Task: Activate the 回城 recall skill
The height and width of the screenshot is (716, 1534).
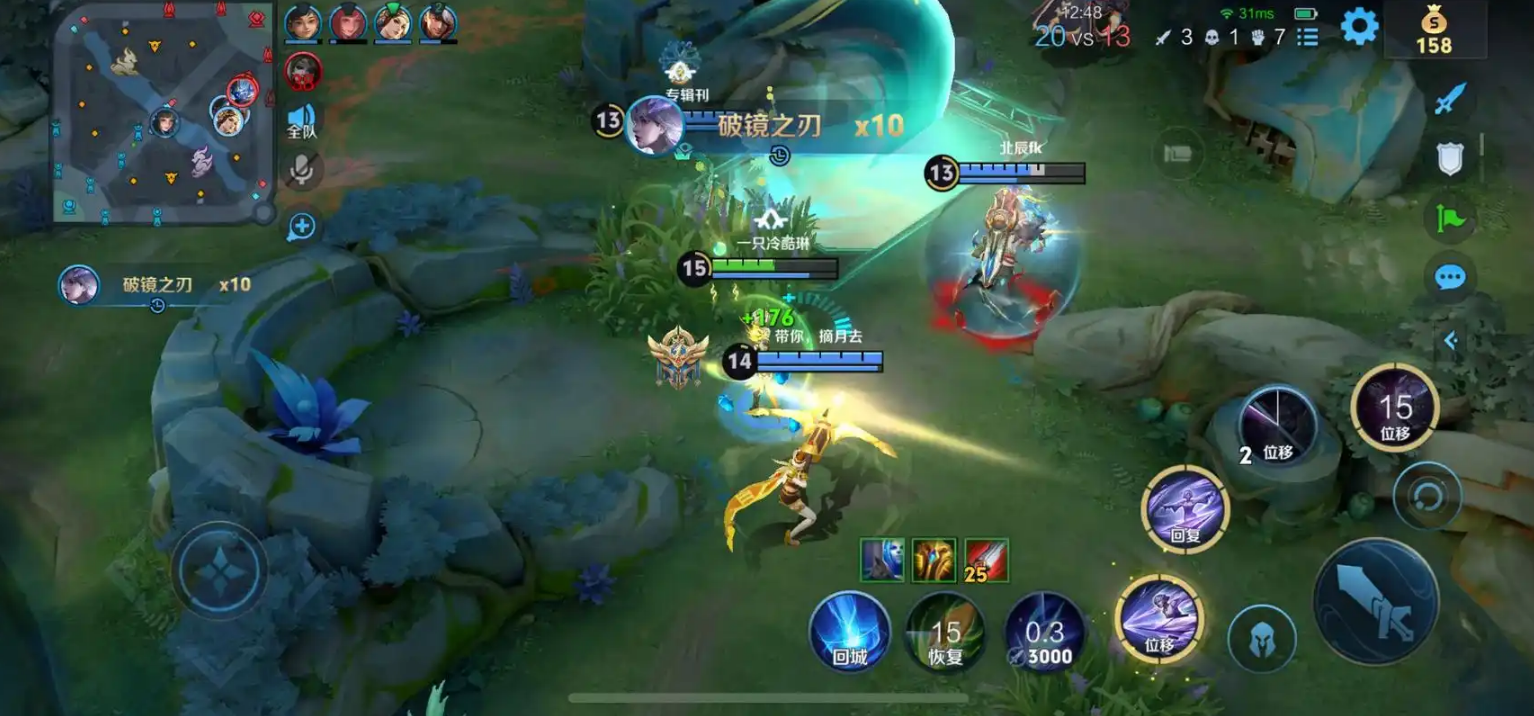Action: point(849,632)
